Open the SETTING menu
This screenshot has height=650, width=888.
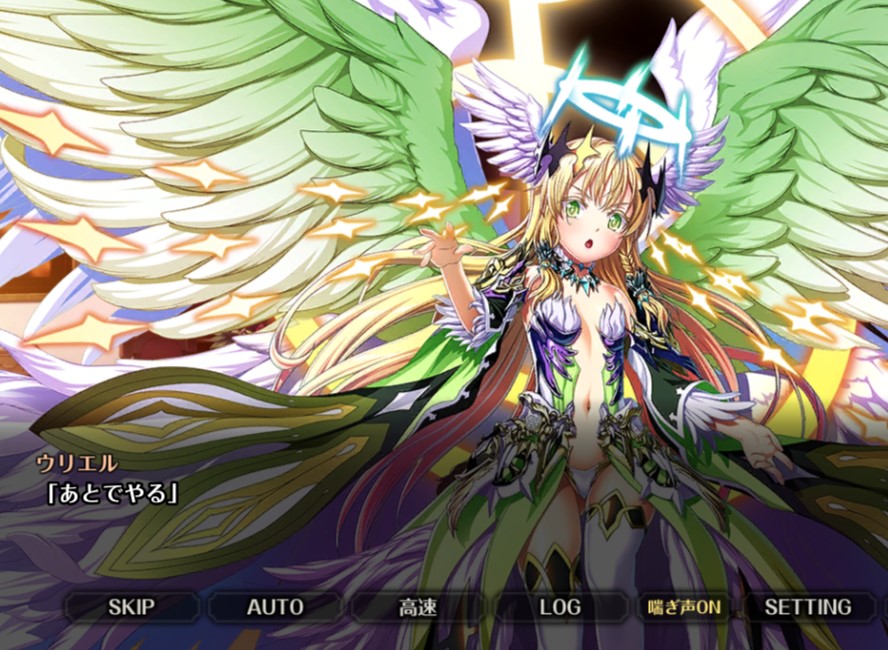click(x=808, y=607)
